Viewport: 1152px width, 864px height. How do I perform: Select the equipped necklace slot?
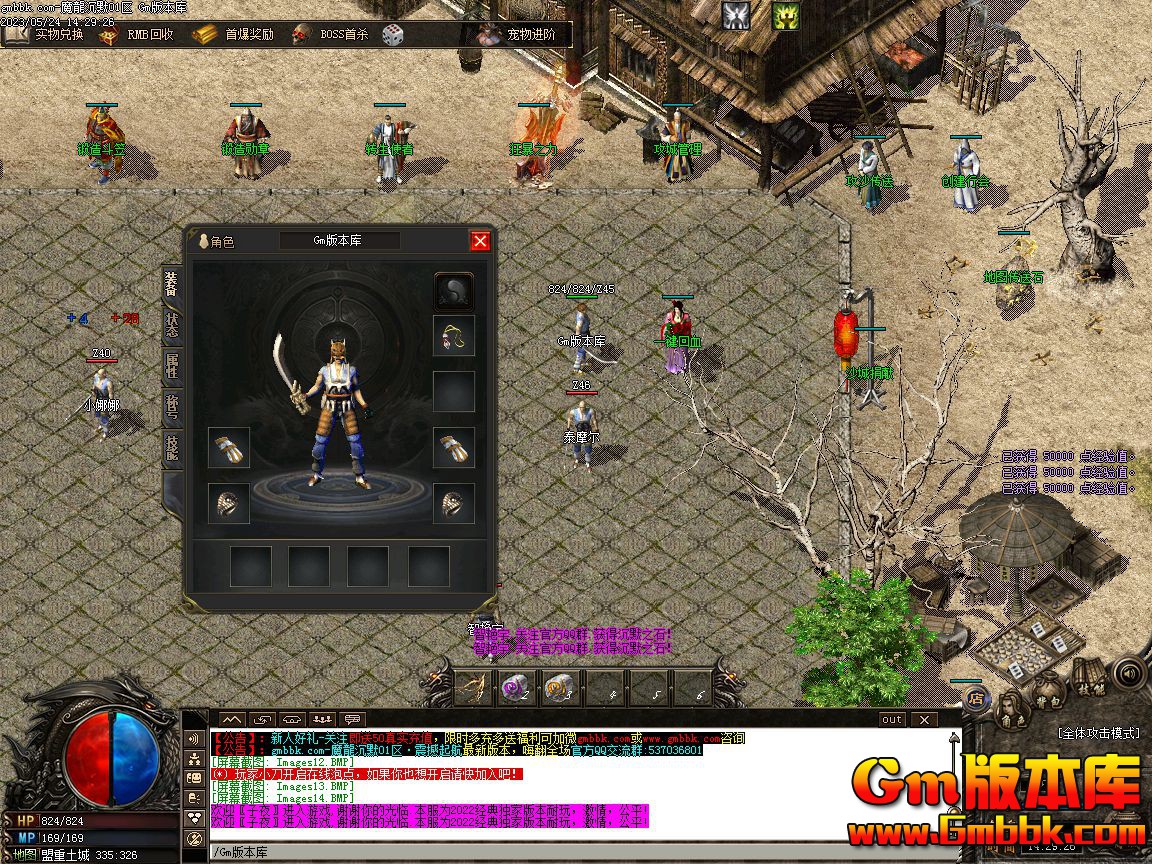[x=454, y=336]
